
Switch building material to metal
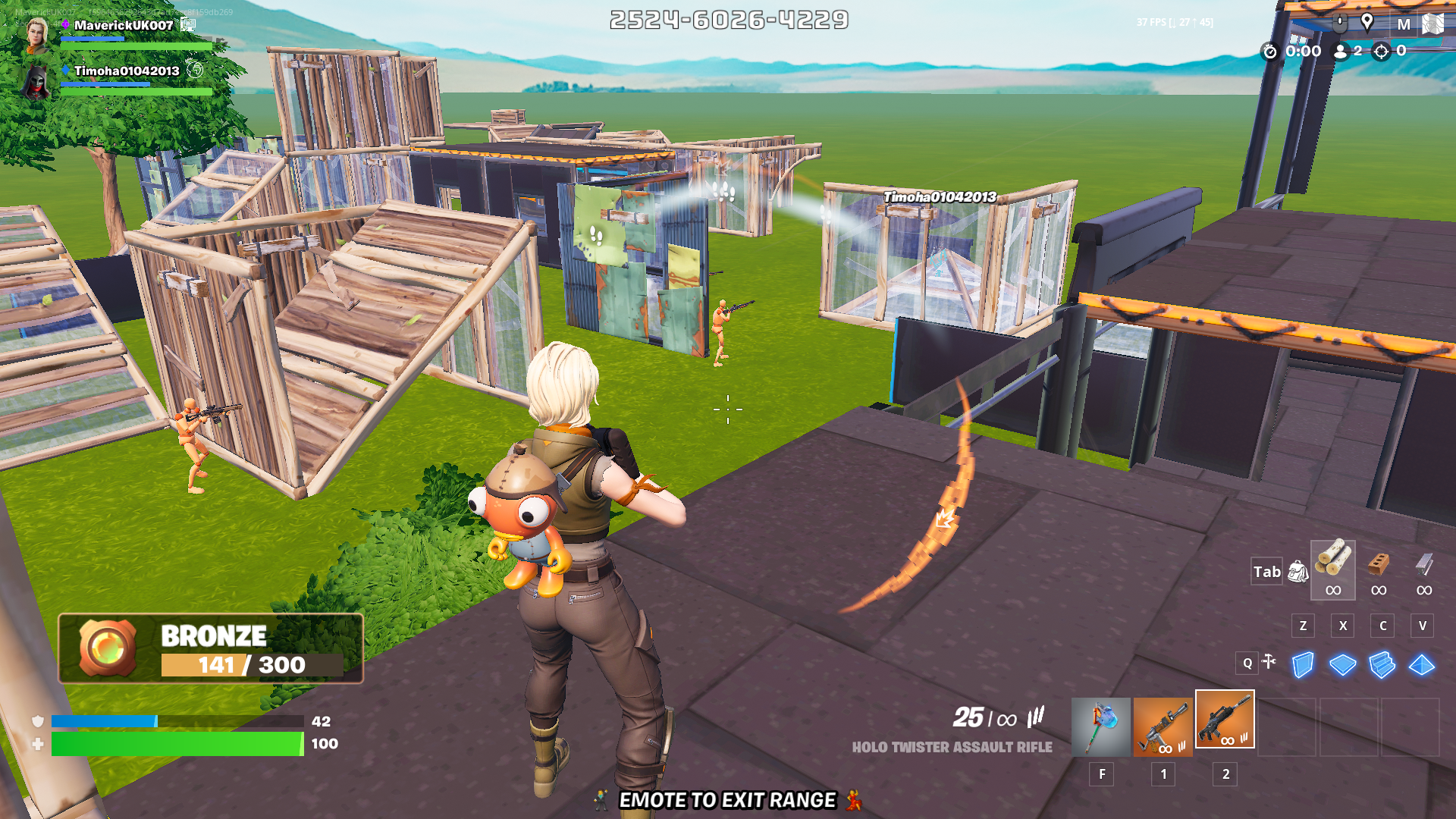(1424, 569)
